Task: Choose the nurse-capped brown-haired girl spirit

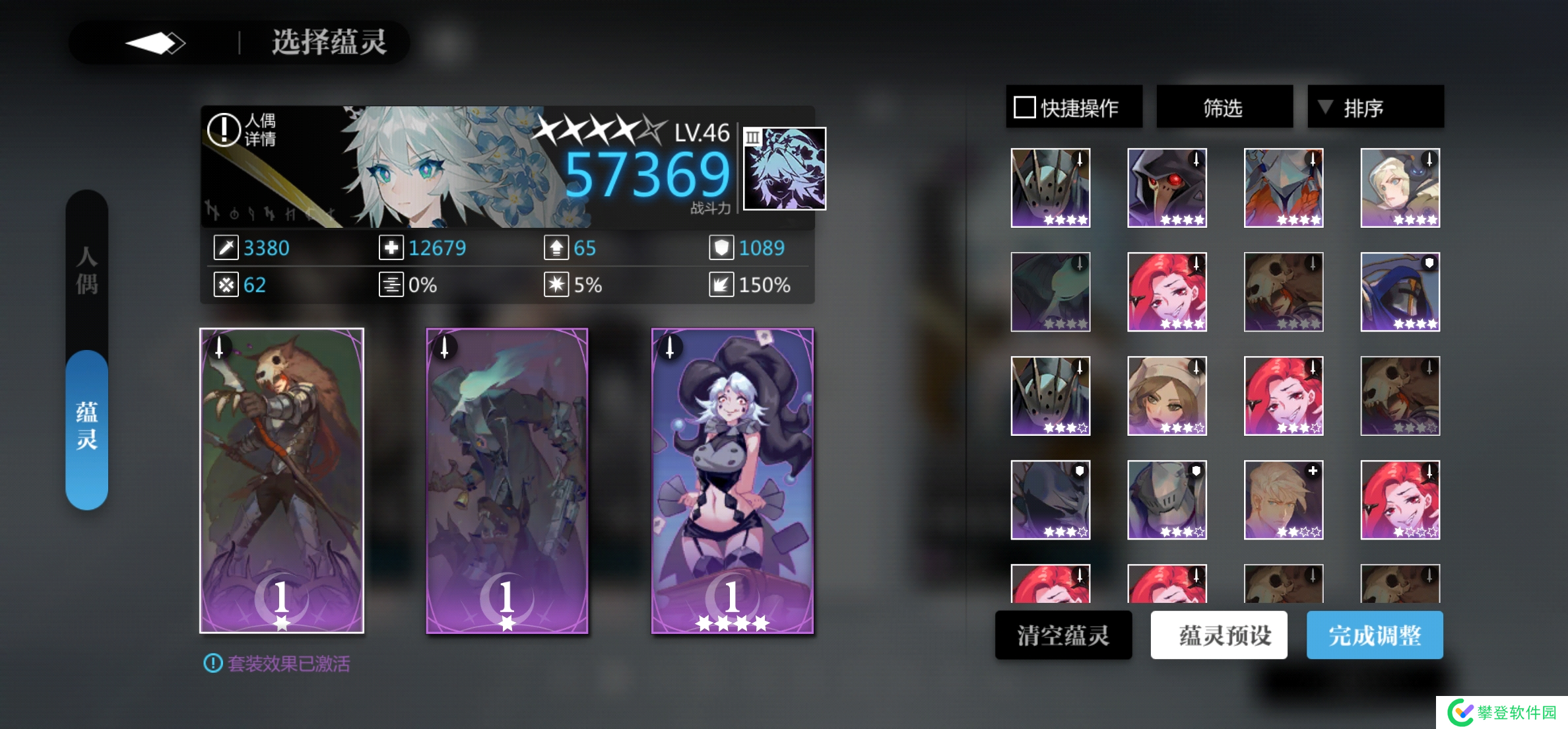Action: point(1167,396)
